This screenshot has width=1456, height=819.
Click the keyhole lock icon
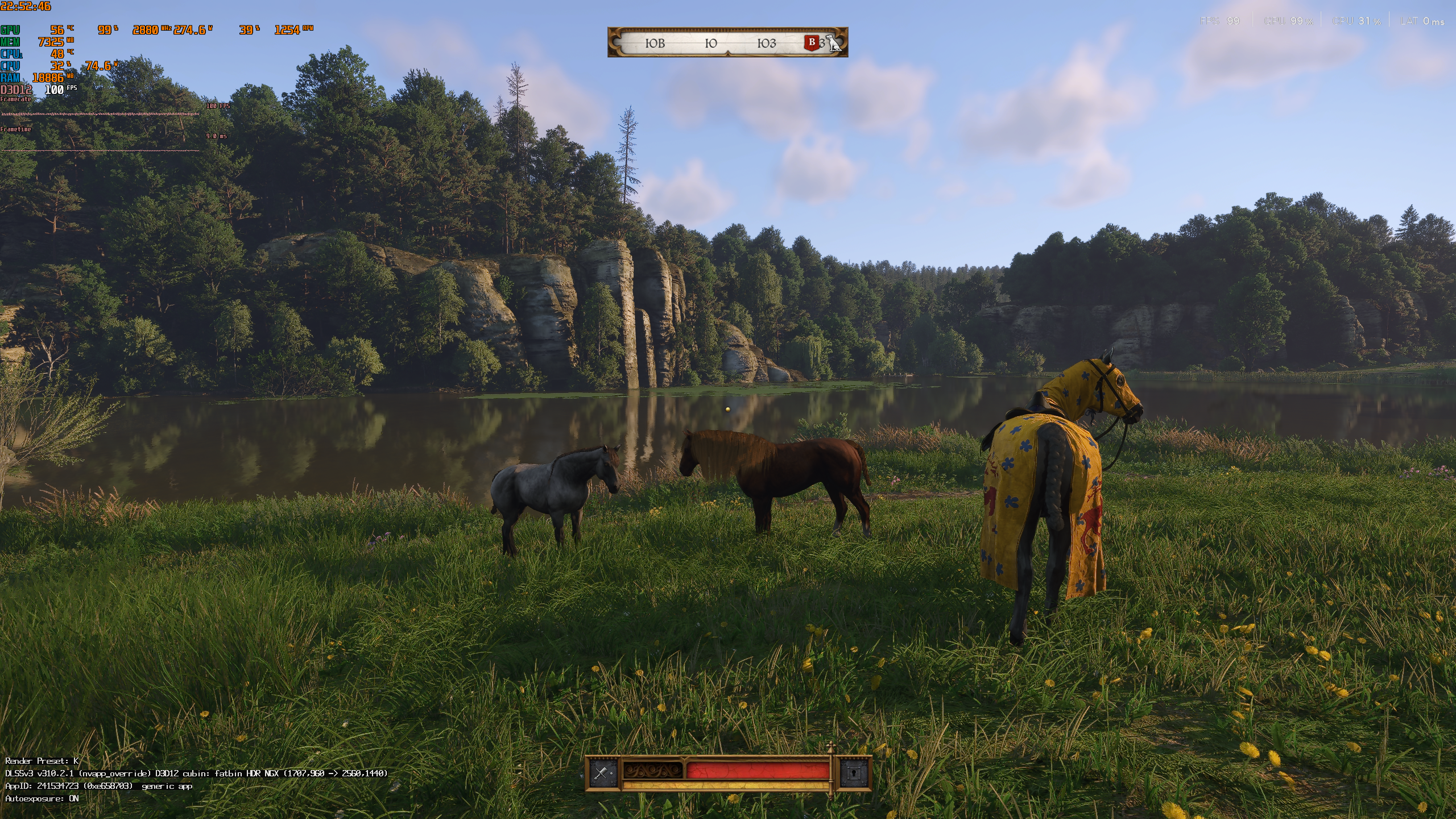tap(853, 773)
